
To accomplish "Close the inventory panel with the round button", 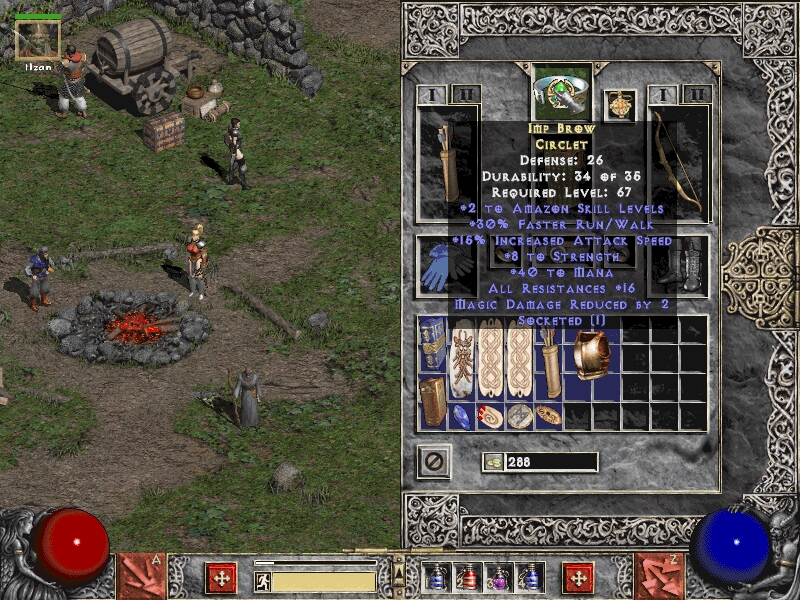I will [x=433, y=462].
